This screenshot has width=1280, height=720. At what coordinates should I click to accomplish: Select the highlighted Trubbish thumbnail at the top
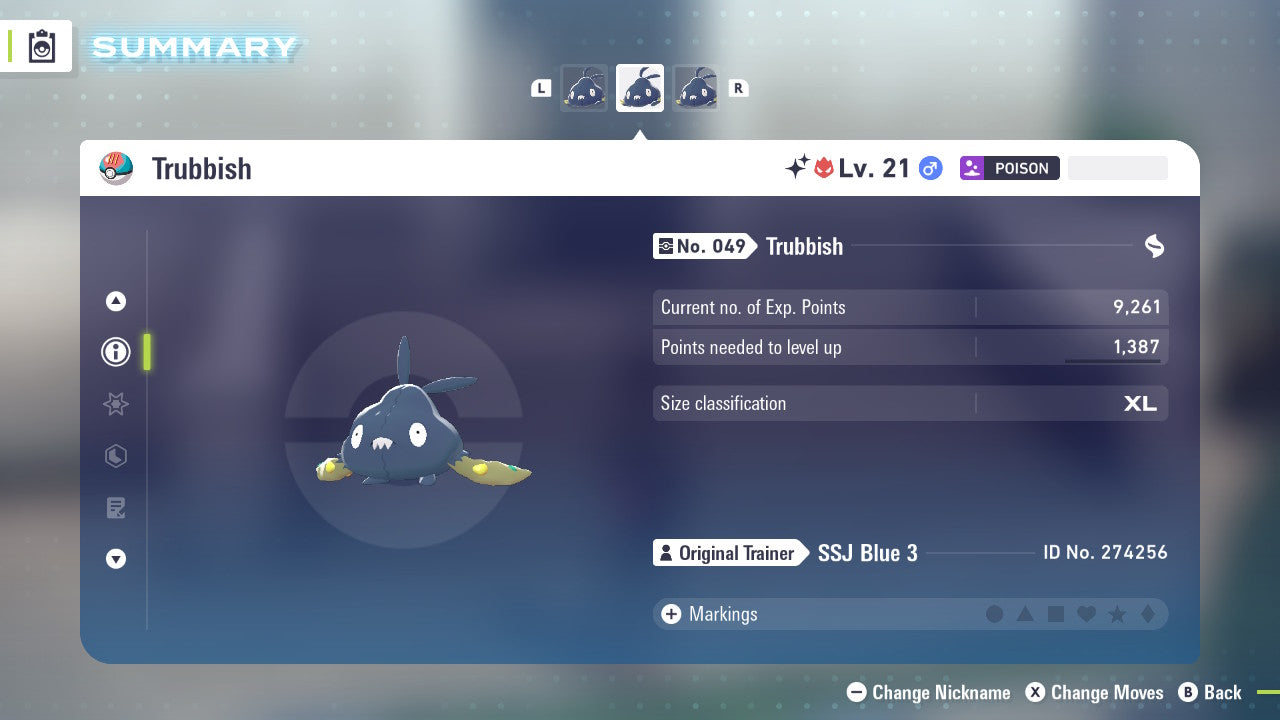point(640,88)
